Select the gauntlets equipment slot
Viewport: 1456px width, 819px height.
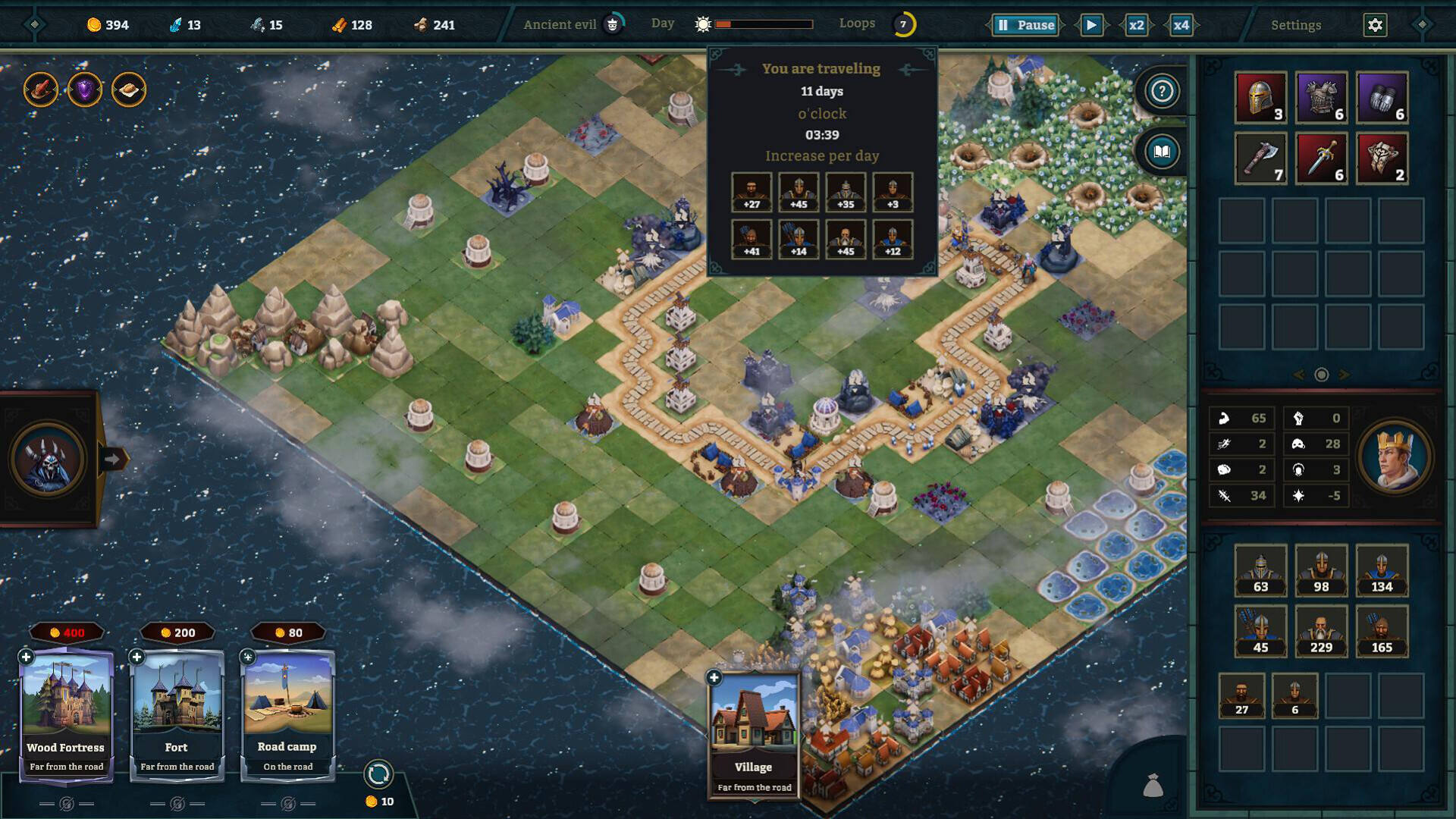pyautogui.click(x=1382, y=98)
